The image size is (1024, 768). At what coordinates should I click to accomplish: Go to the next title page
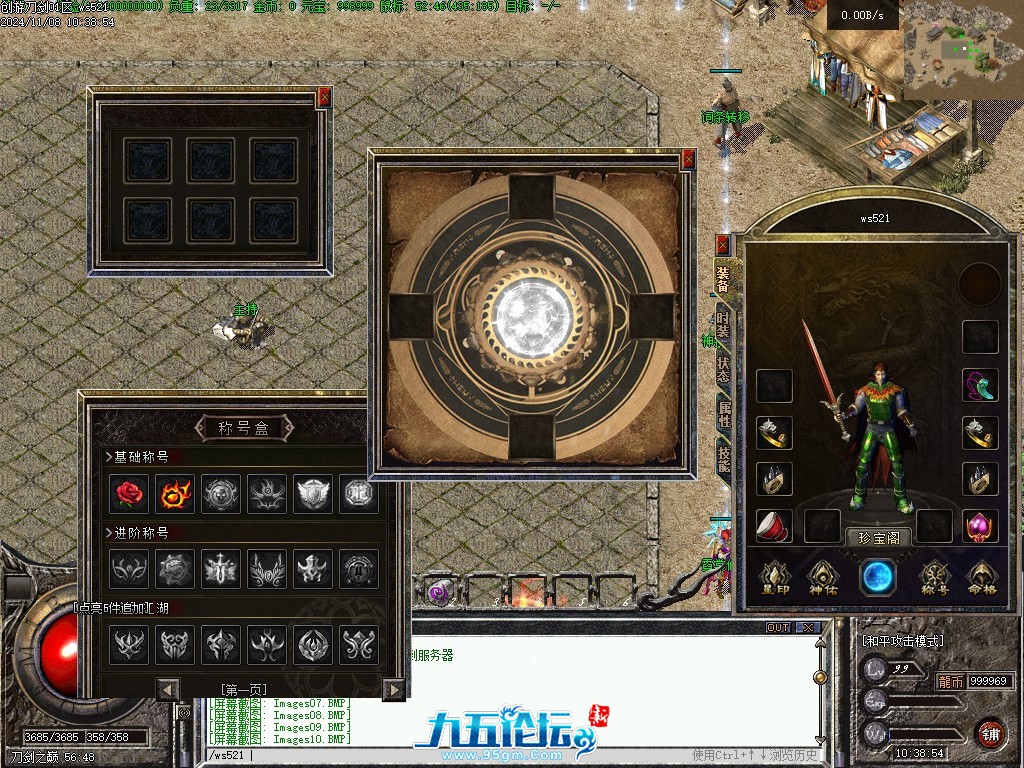click(x=394, y=689)
